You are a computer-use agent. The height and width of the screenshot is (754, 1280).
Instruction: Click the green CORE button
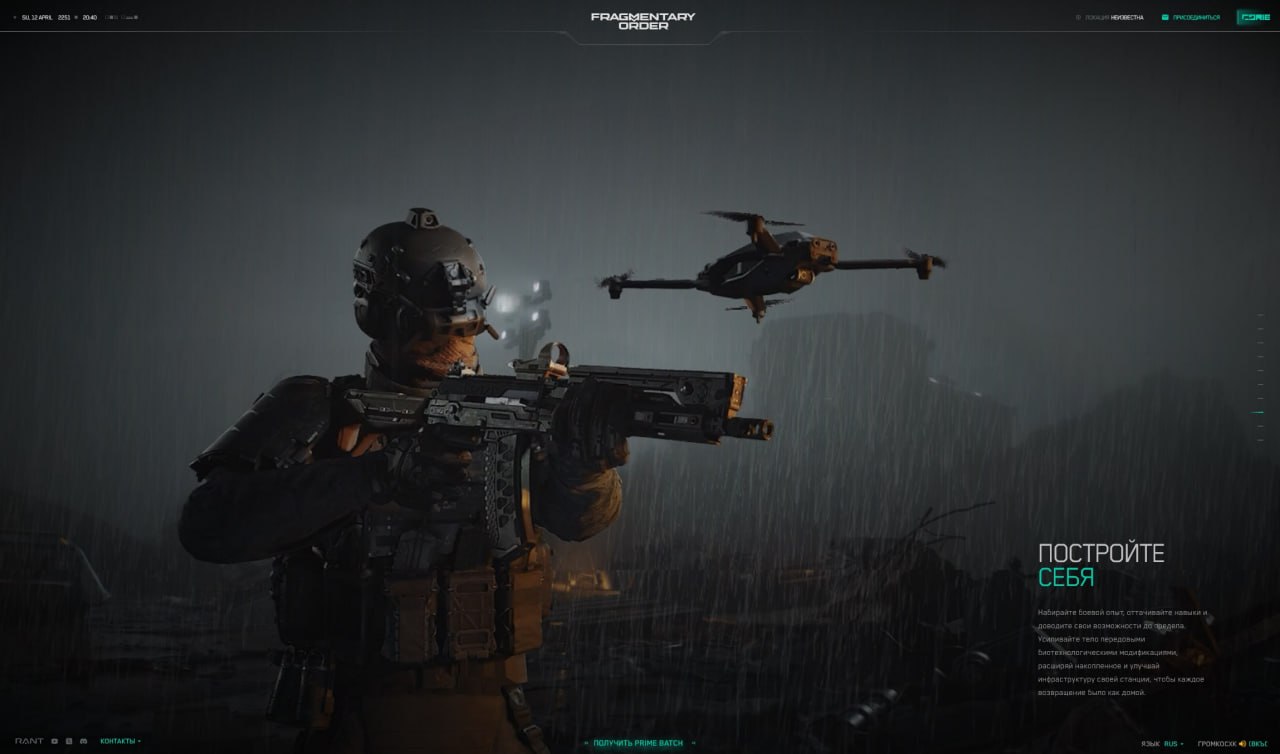coord(1254,17)
